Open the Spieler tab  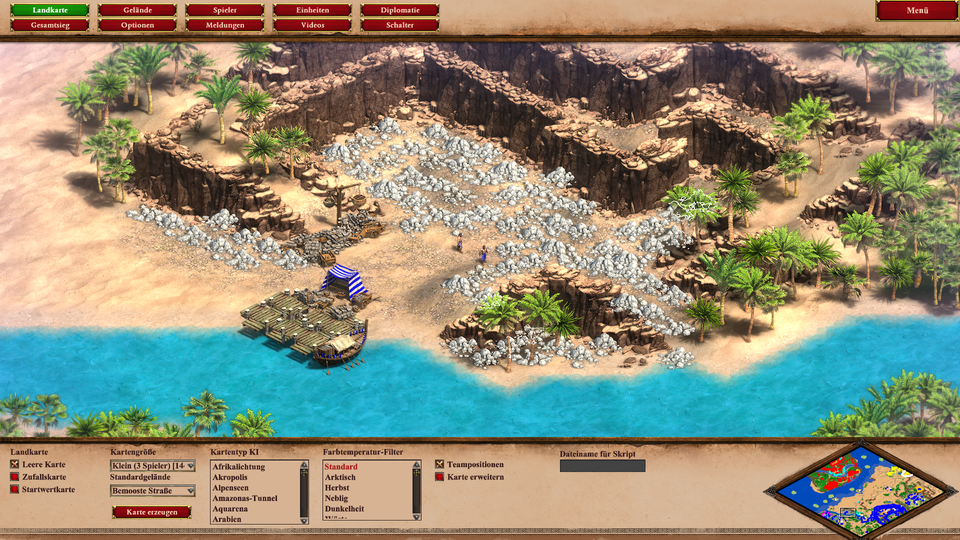pos(225,10)
